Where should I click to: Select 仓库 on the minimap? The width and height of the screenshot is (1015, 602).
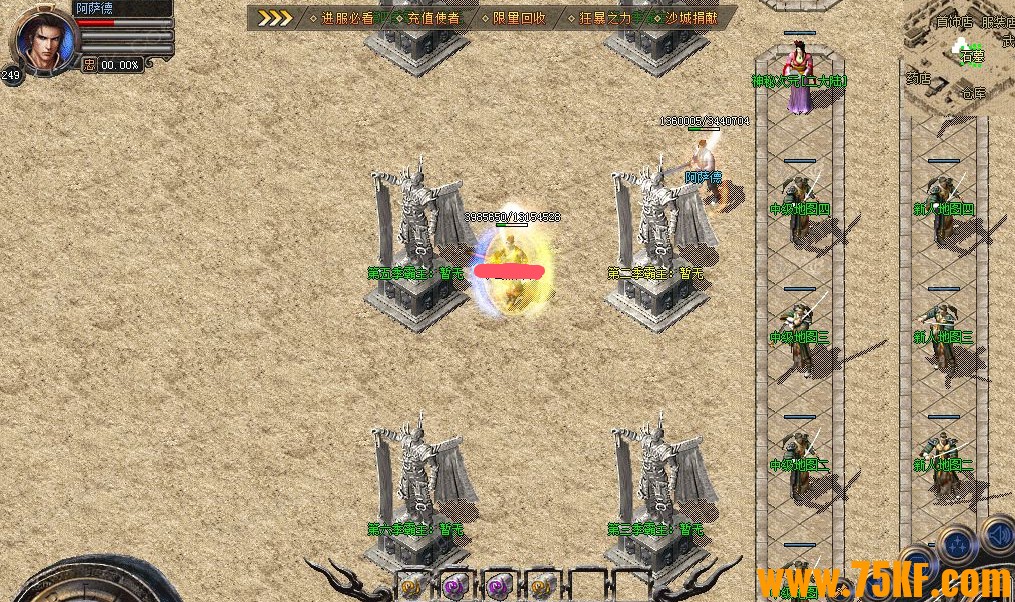coord(973,93)
